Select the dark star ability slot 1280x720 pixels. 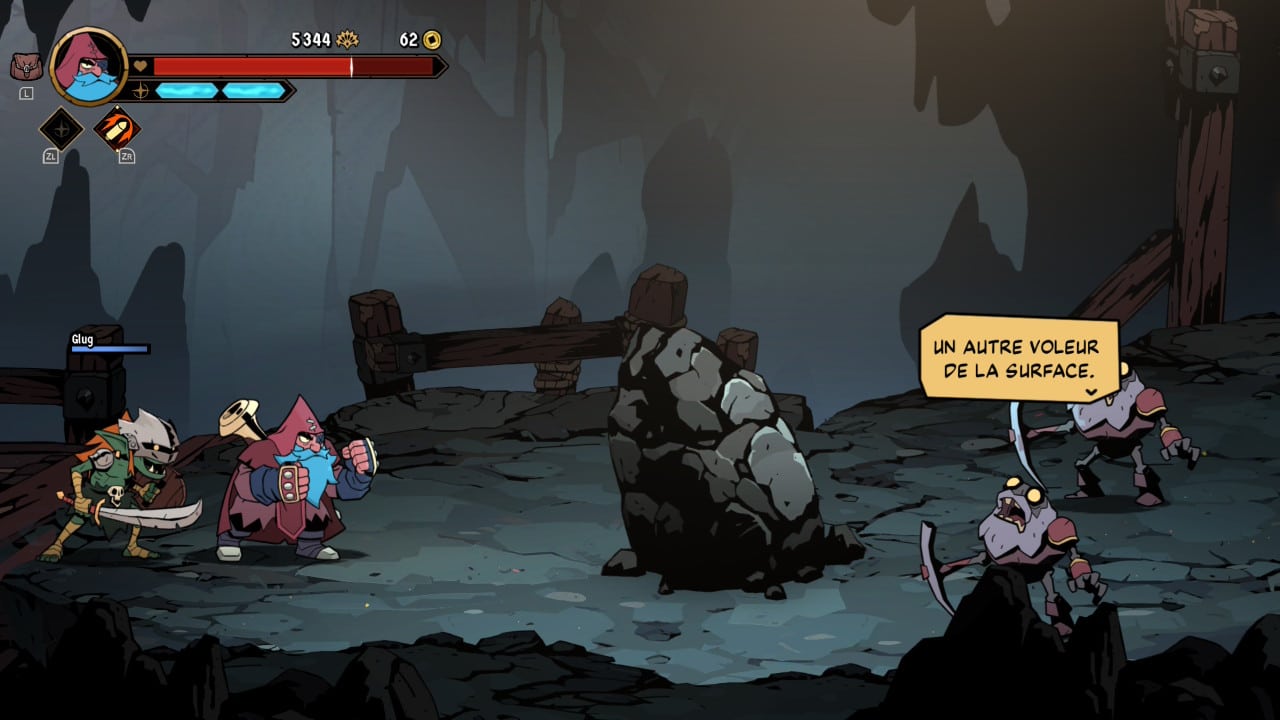61,129
